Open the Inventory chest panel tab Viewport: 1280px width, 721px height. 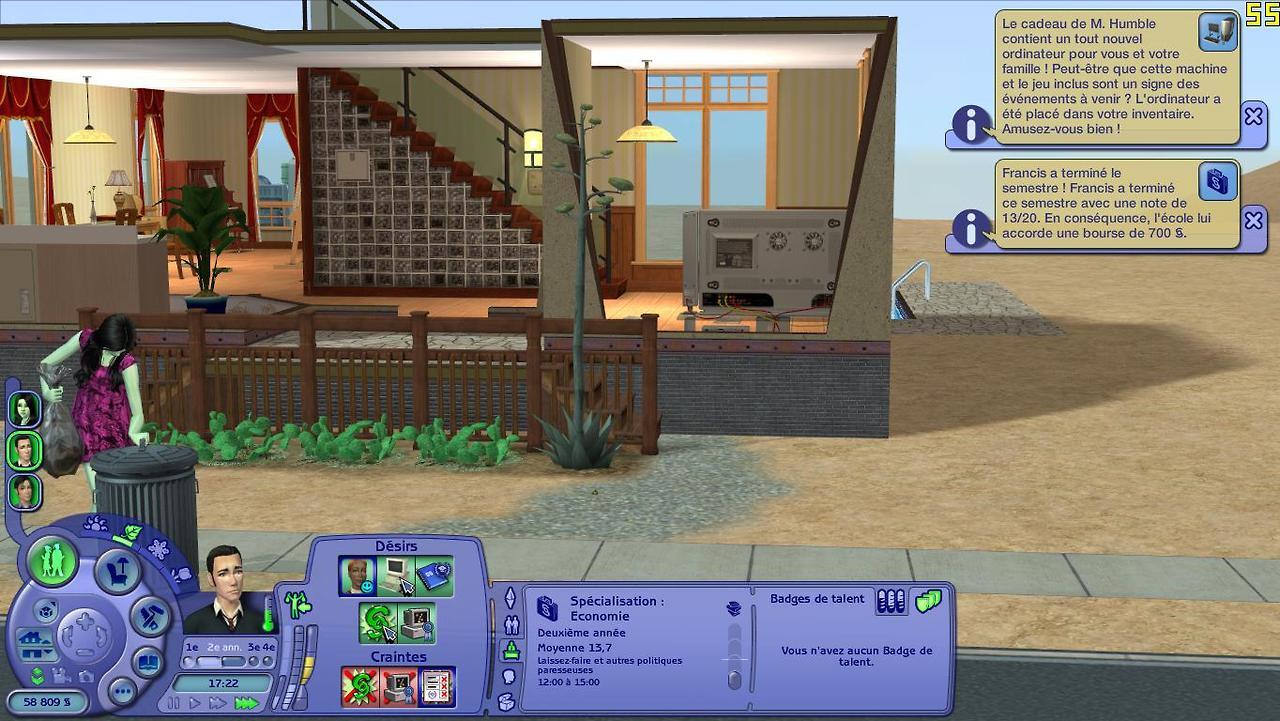507,701
